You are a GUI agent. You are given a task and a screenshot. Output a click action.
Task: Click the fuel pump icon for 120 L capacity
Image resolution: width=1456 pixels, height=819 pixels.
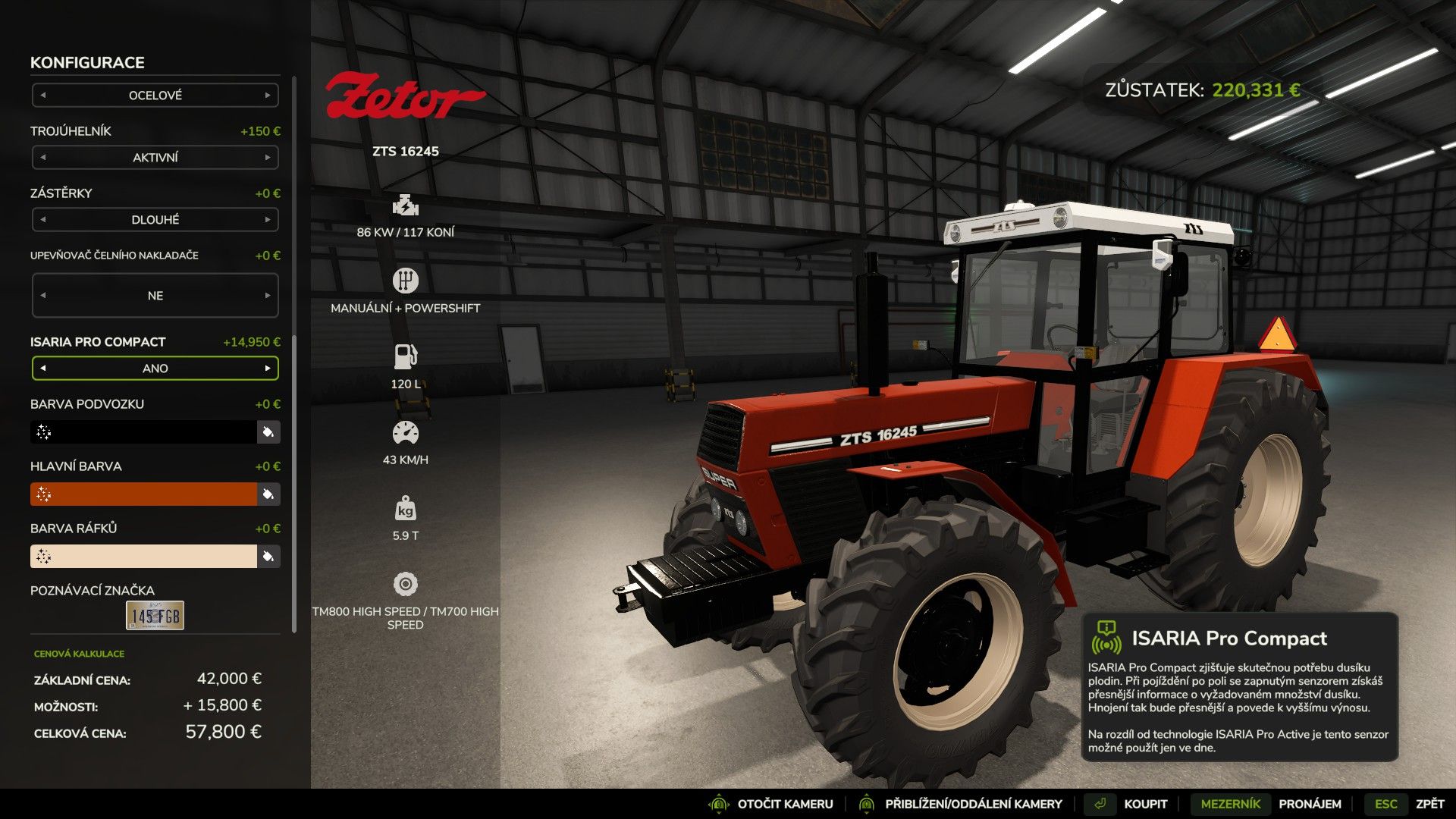tap(406, 354)
